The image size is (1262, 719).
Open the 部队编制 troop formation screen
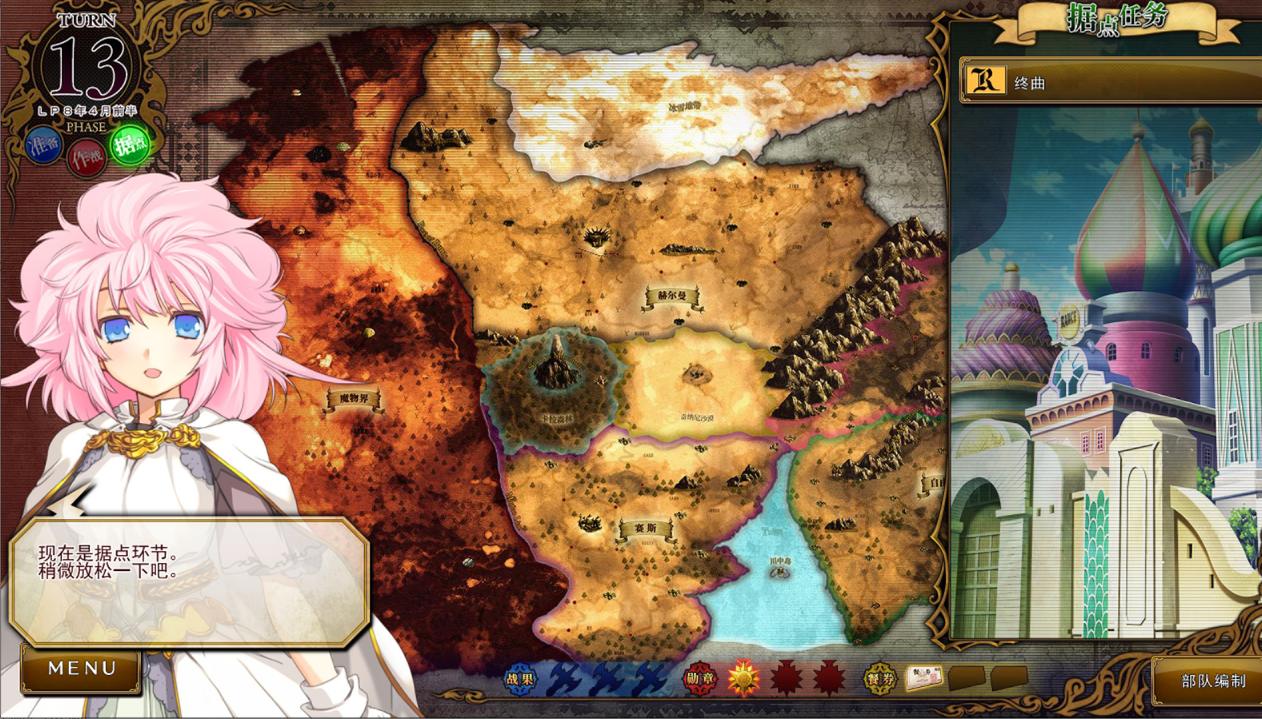pos(1211,681)
